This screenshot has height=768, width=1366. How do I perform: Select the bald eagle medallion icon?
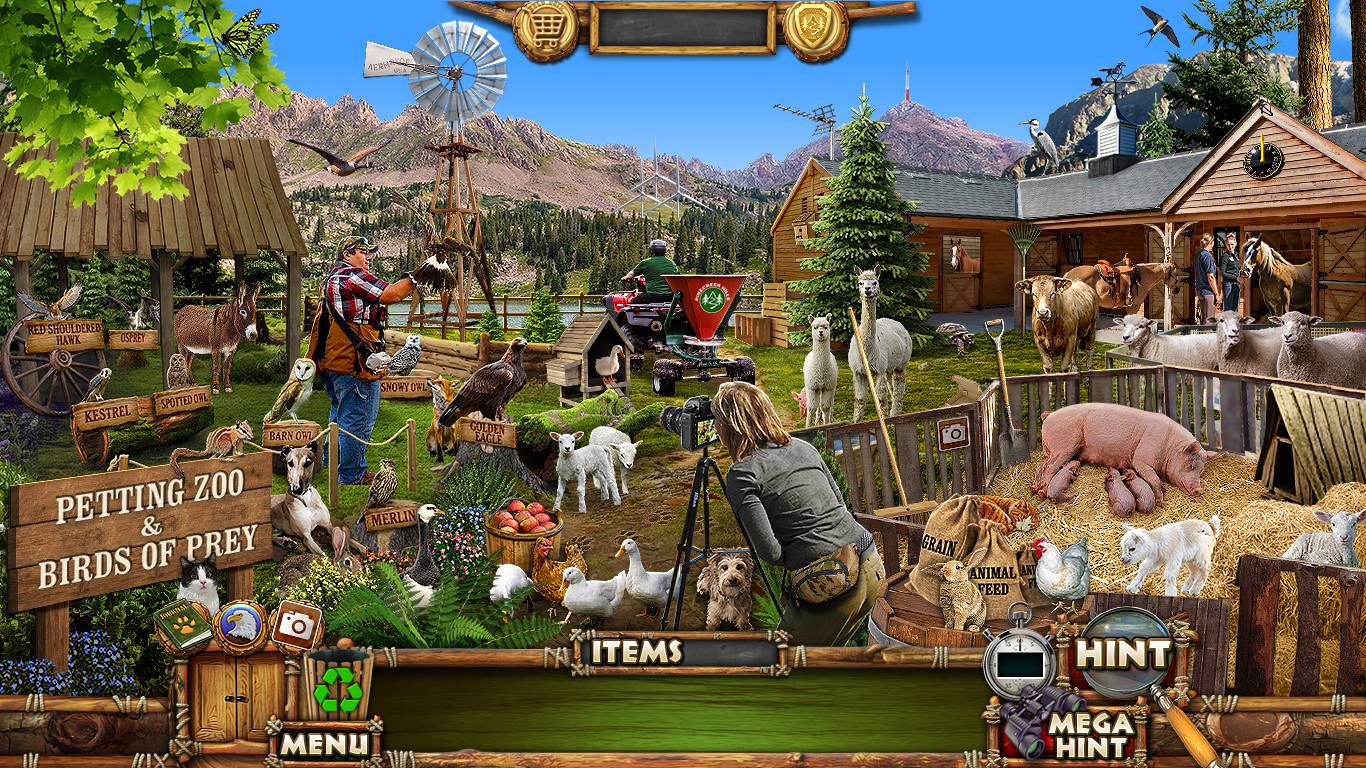point(240,626)
